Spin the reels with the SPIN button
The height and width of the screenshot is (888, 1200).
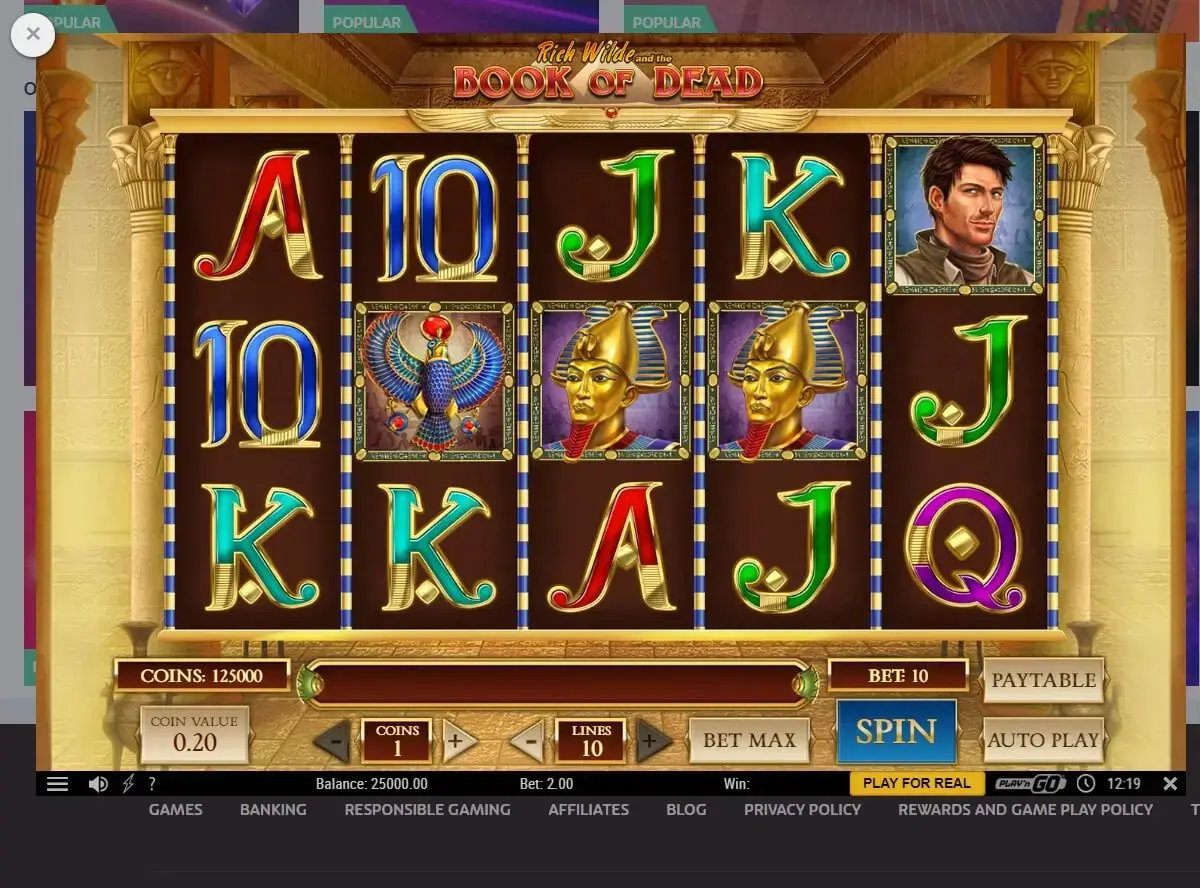coord(896,731)
